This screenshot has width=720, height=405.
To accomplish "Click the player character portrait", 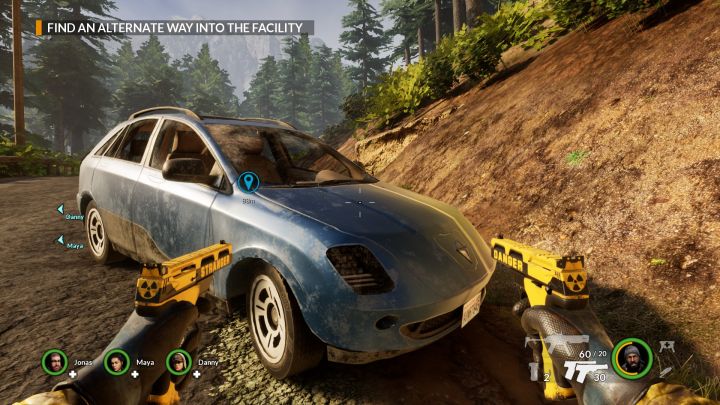I will tap(632, 358).
